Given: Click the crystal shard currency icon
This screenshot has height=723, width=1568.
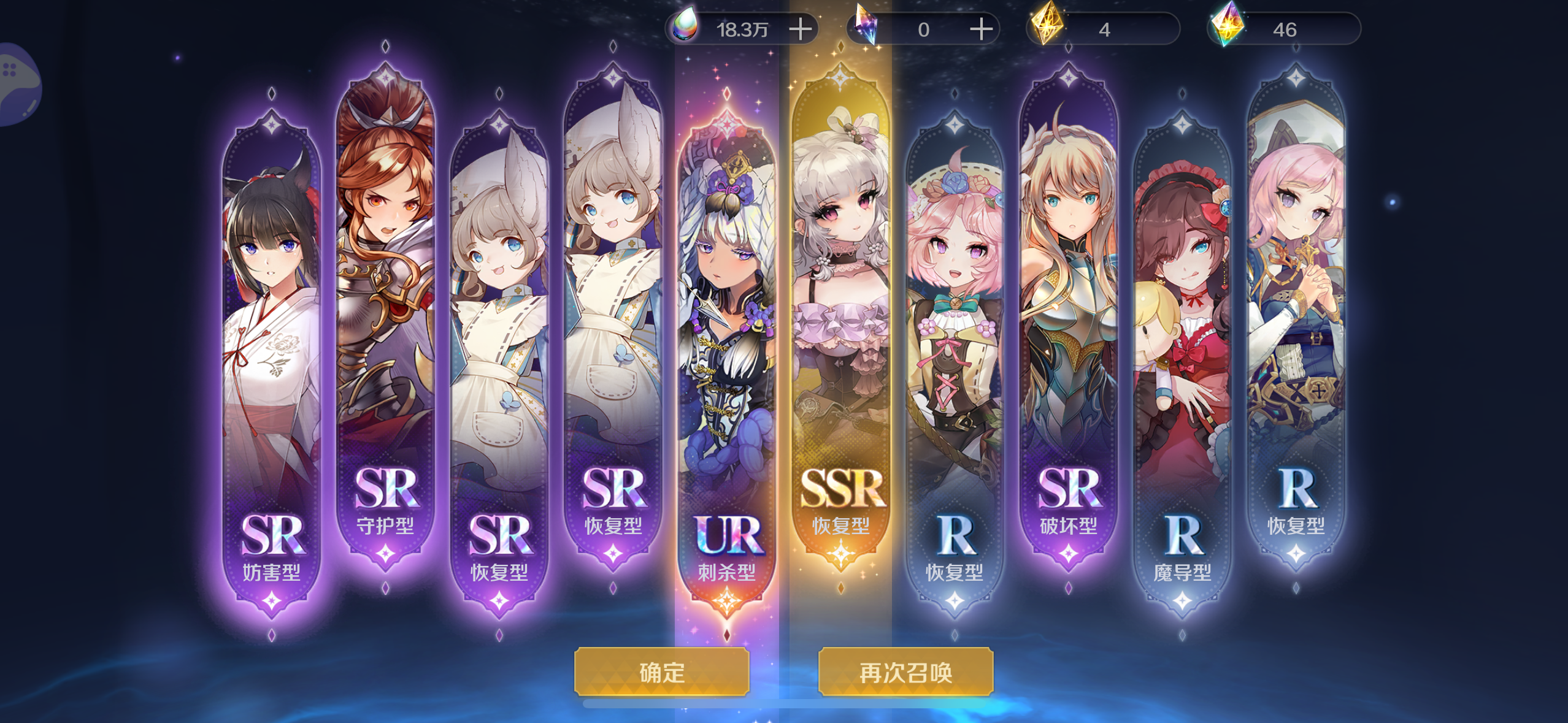Looking at the screenshot, I should pyautogui.click(x=866, y=25).
